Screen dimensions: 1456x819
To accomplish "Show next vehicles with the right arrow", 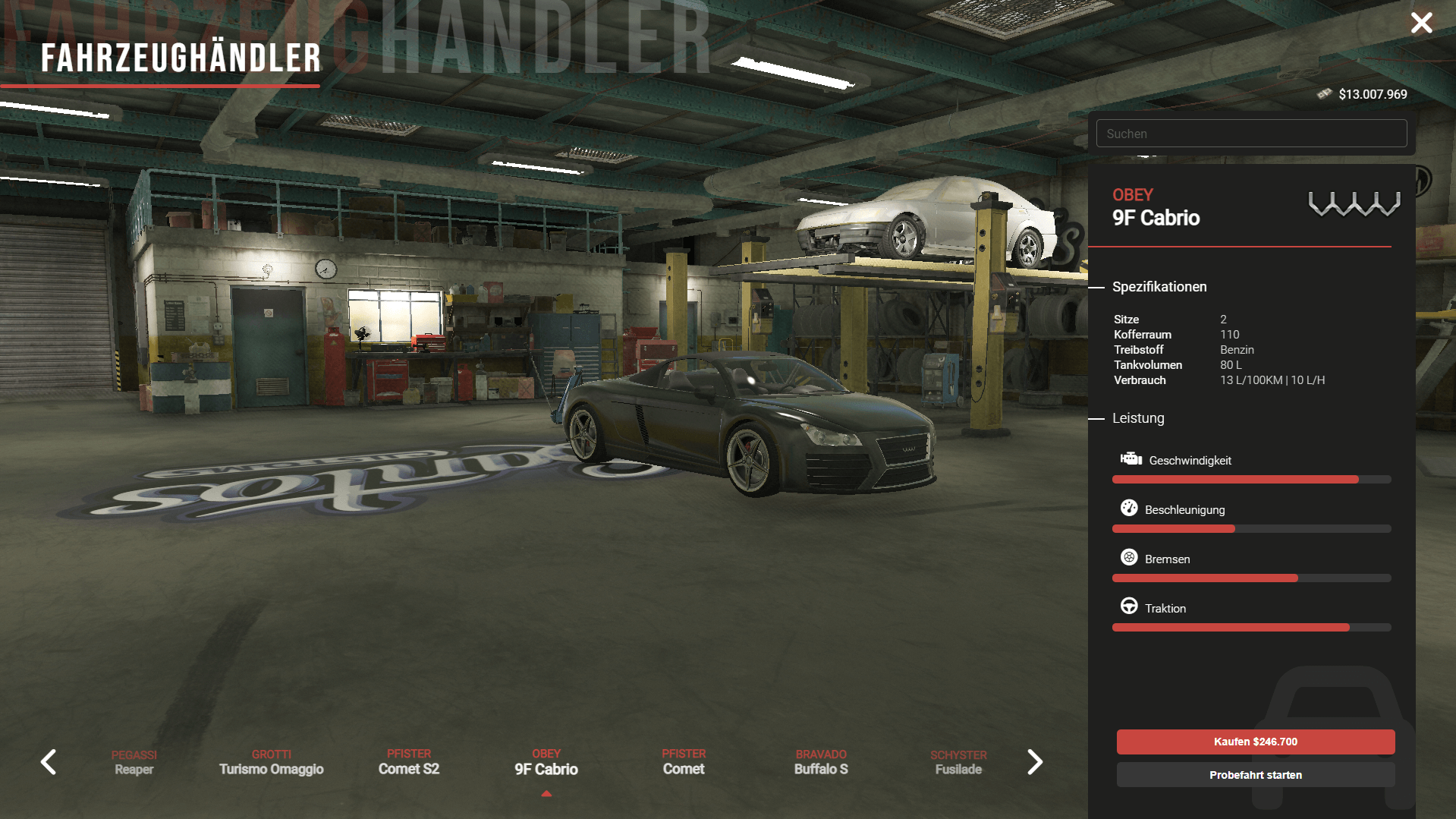I will 1035,762.
